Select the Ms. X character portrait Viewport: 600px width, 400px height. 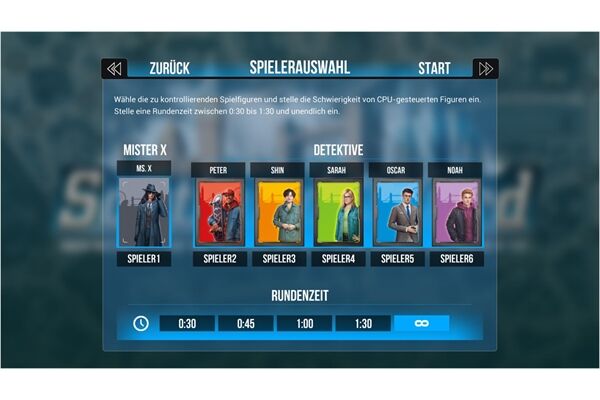144,212
